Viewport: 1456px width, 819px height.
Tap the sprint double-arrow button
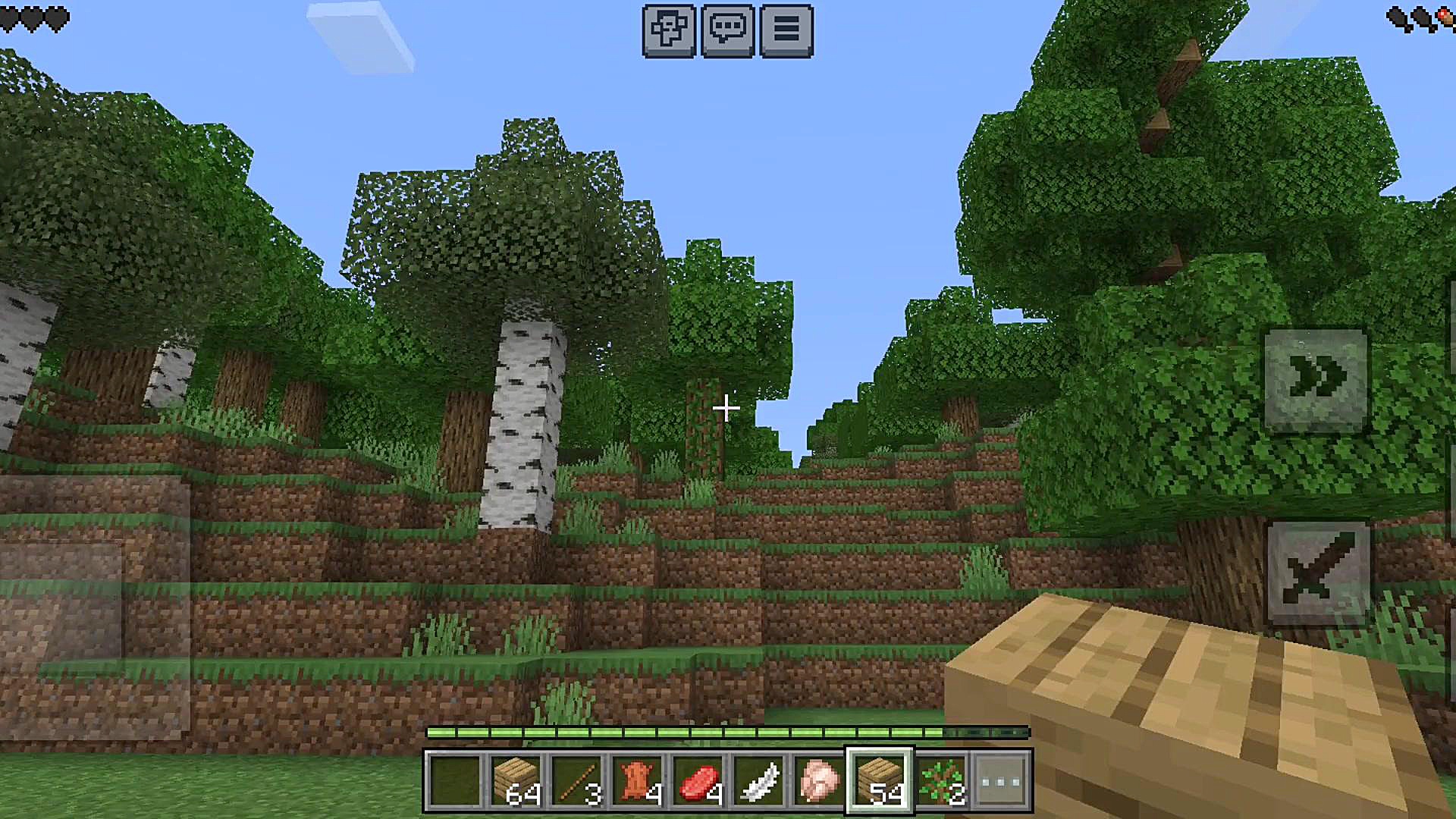[1316, 380]
